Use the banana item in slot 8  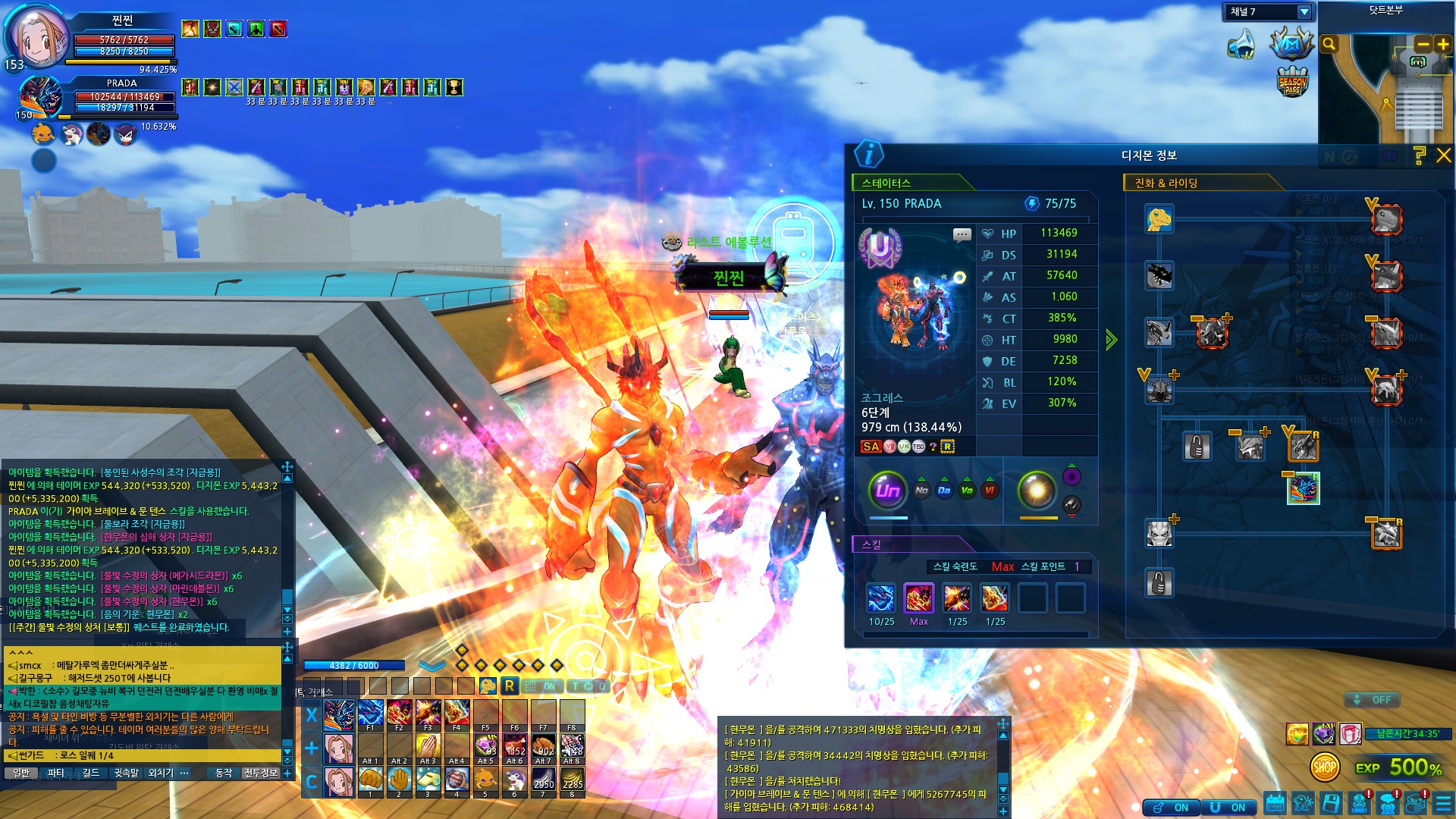[573, 780]
